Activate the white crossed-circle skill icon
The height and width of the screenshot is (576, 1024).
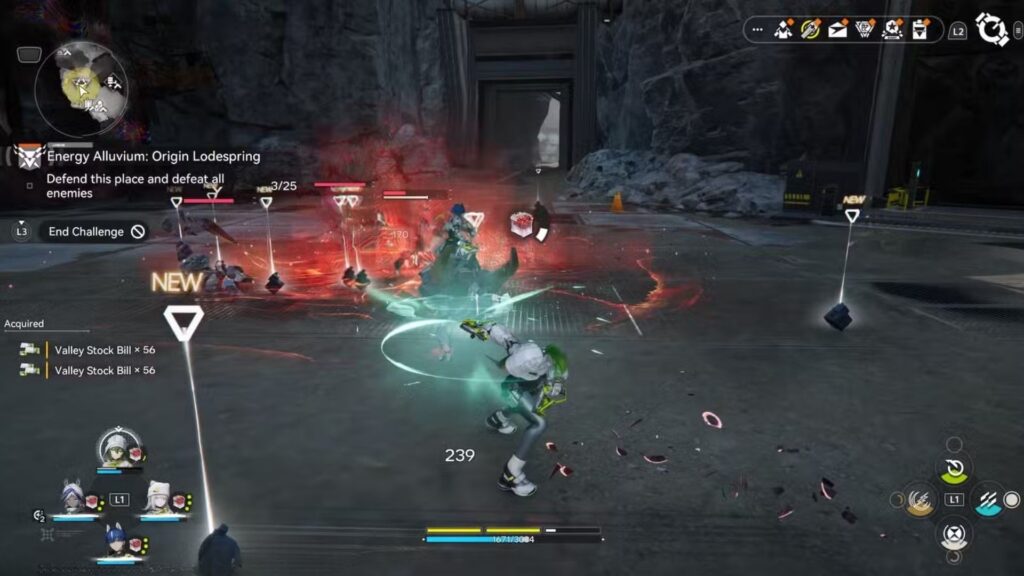click(x=954, y=532)
